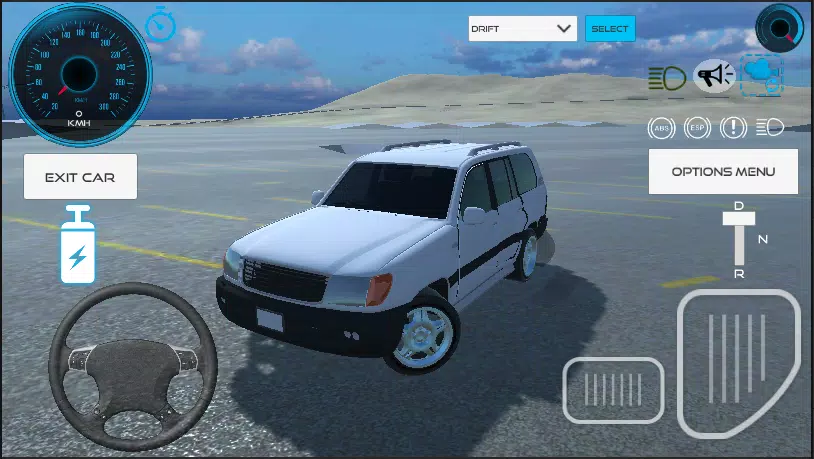Activate the hazard warning exclamation icon

[733, 128]
